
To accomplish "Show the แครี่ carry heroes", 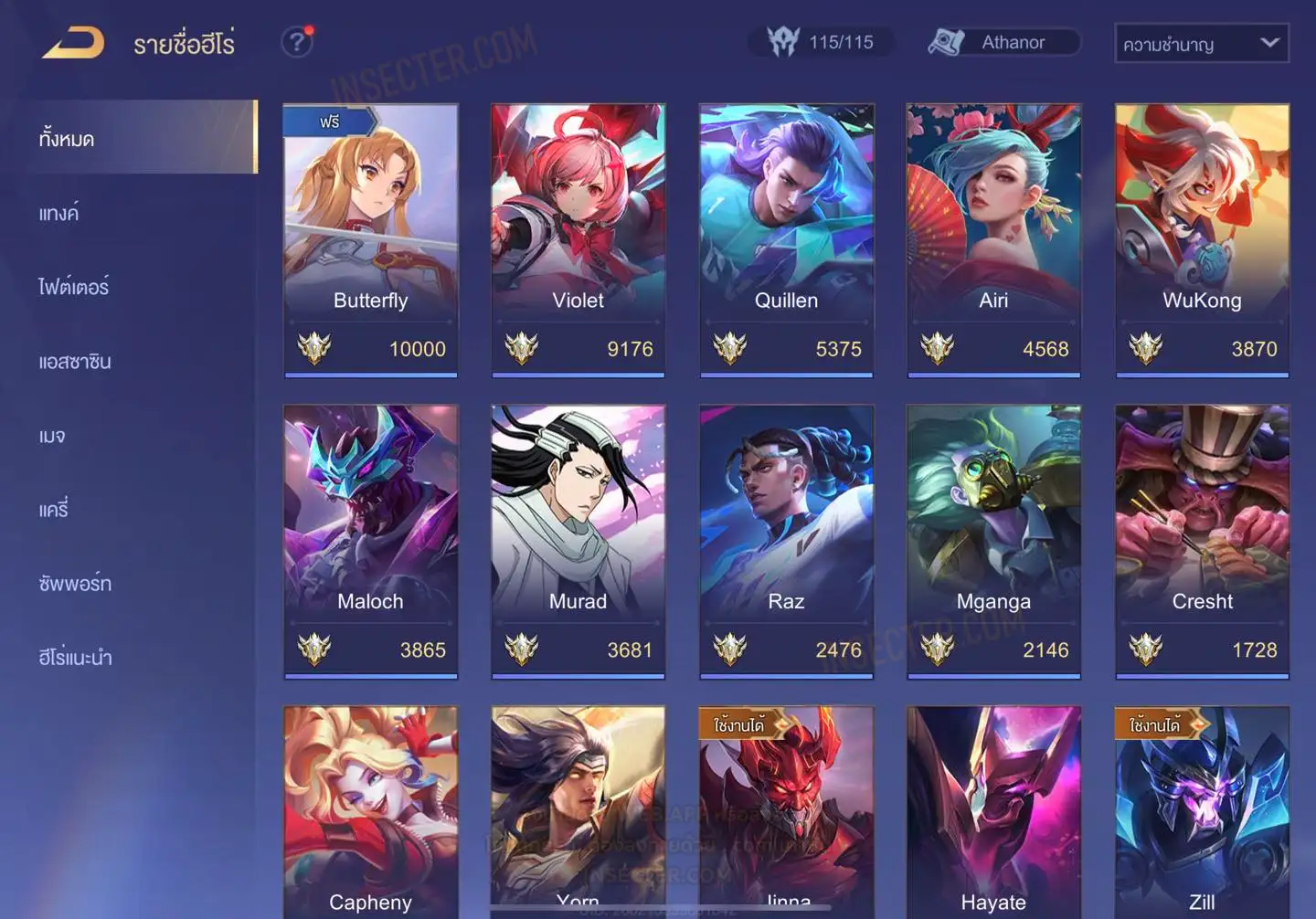I will click(54, 510).
